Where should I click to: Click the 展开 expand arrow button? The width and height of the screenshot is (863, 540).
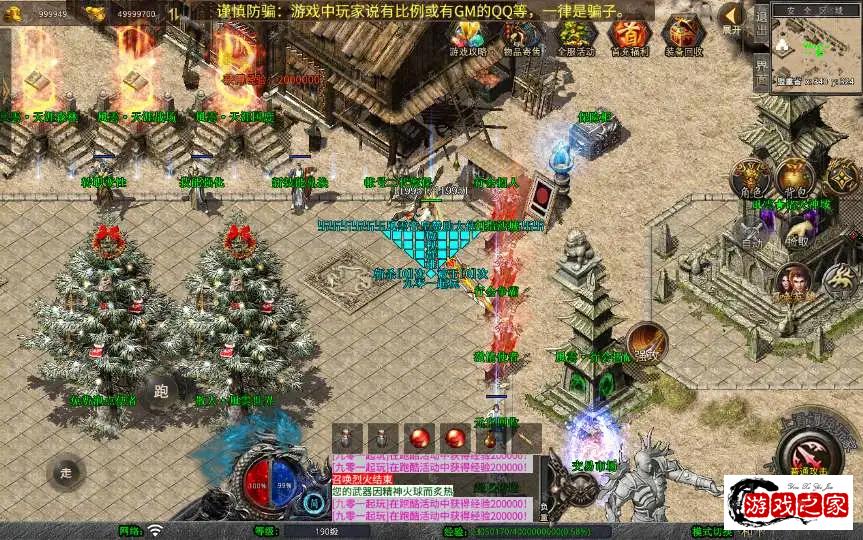732,18
